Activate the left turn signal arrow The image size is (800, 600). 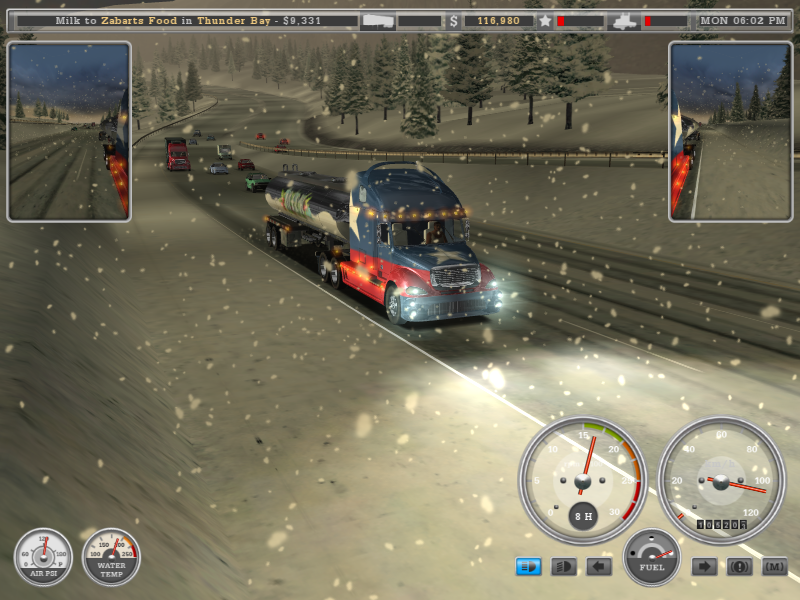(599, 567)
